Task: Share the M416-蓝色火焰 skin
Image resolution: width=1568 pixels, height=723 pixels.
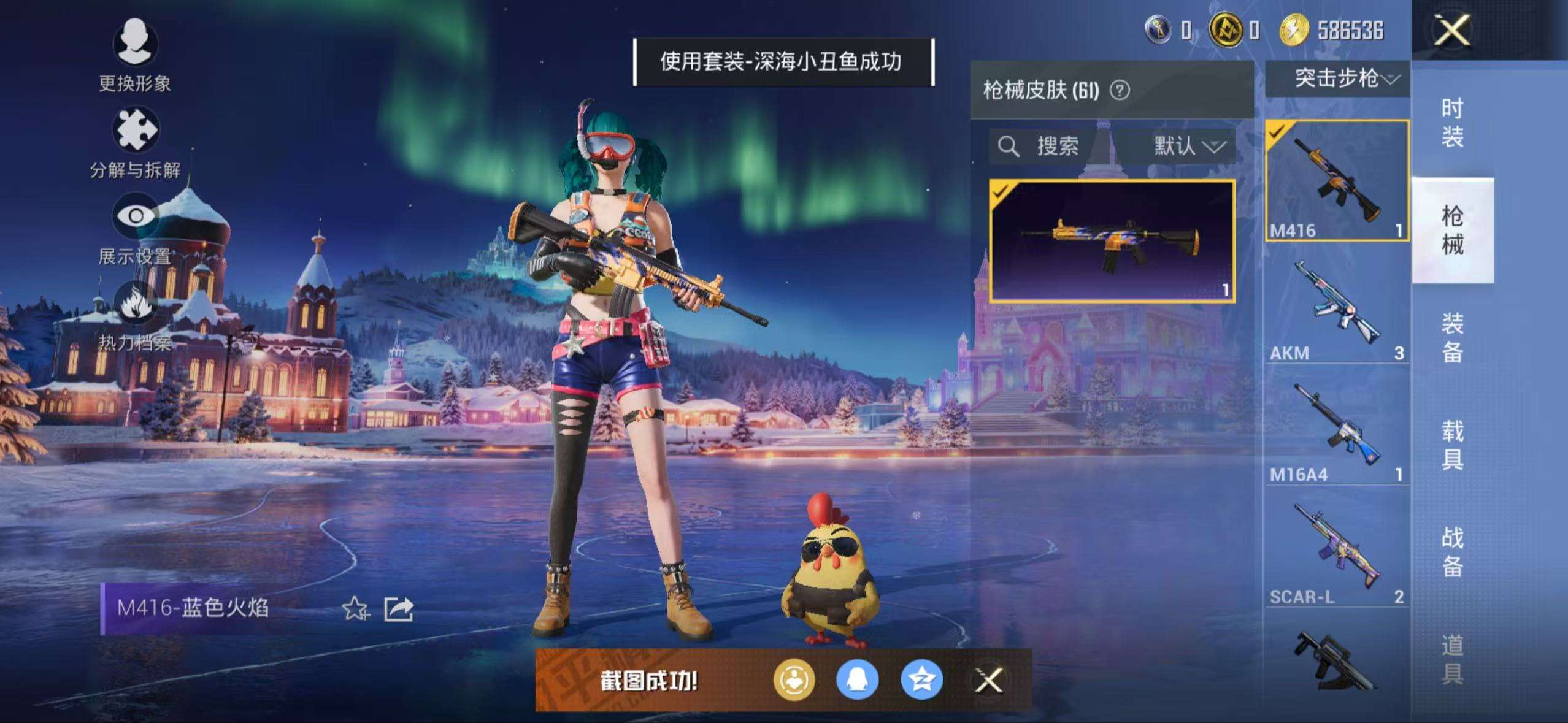Action: click(399, 609)
